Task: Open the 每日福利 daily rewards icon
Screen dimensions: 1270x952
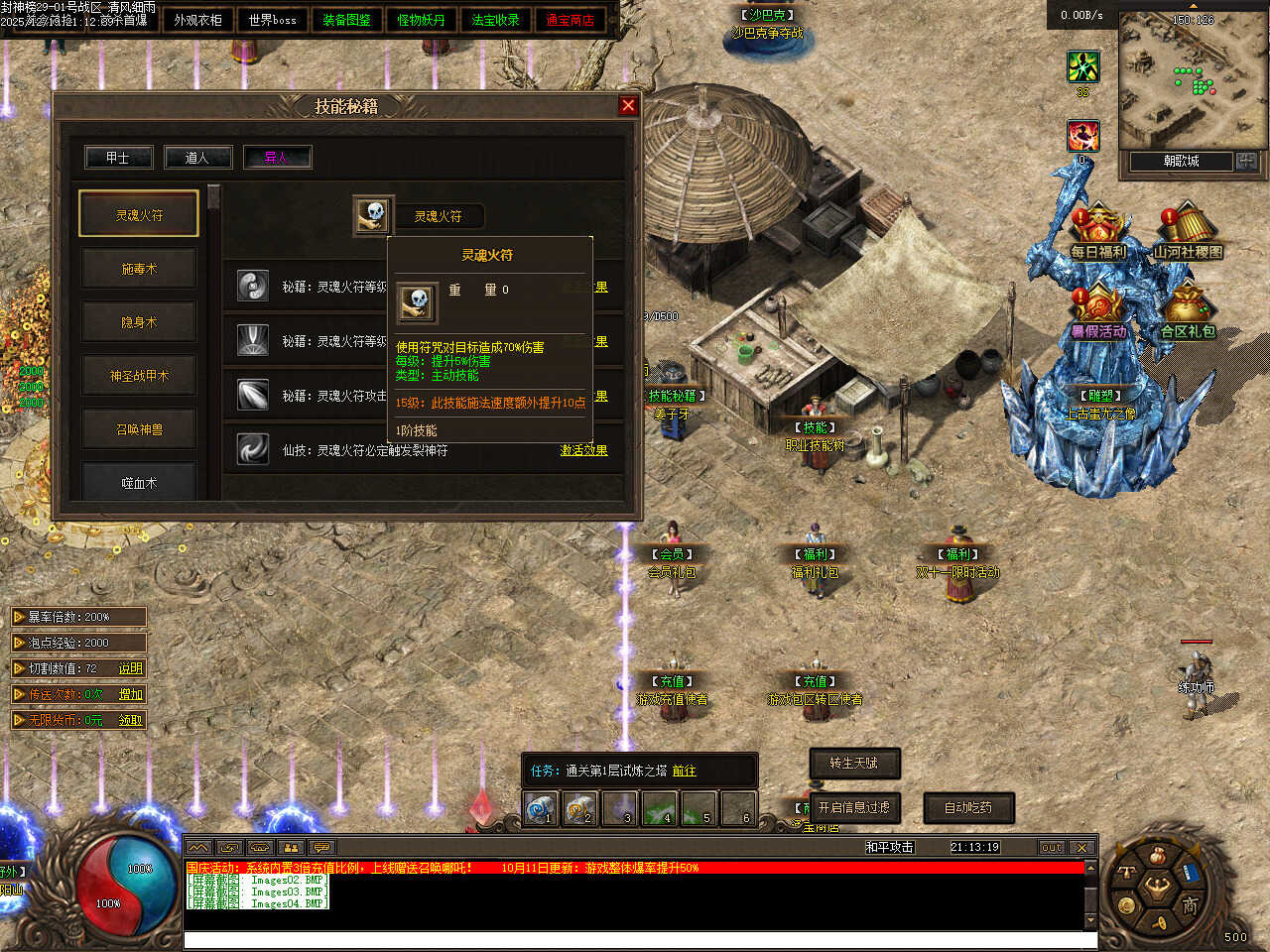Action: pos(1097,233)
